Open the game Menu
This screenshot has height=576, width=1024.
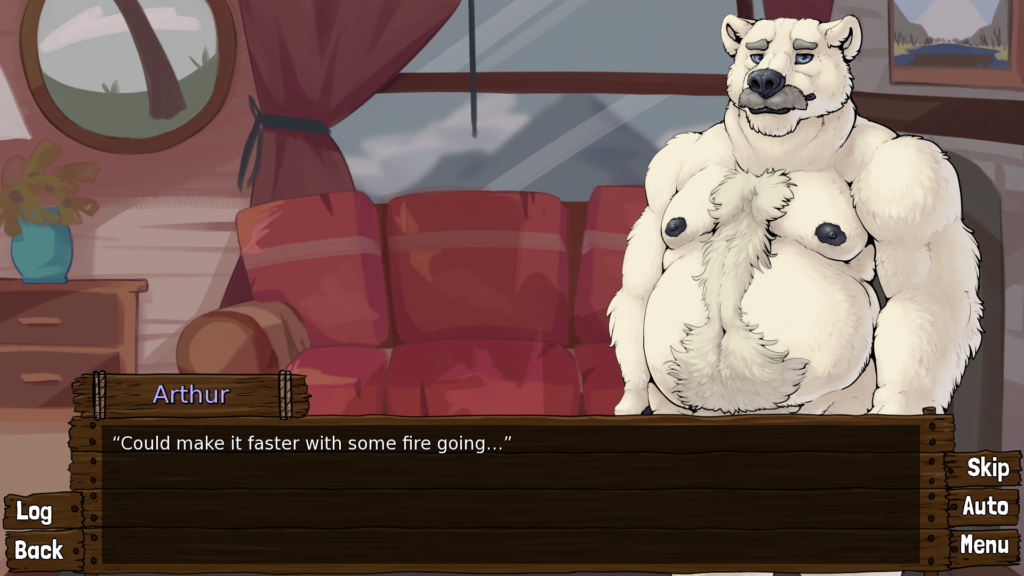(x=984, y=545)
